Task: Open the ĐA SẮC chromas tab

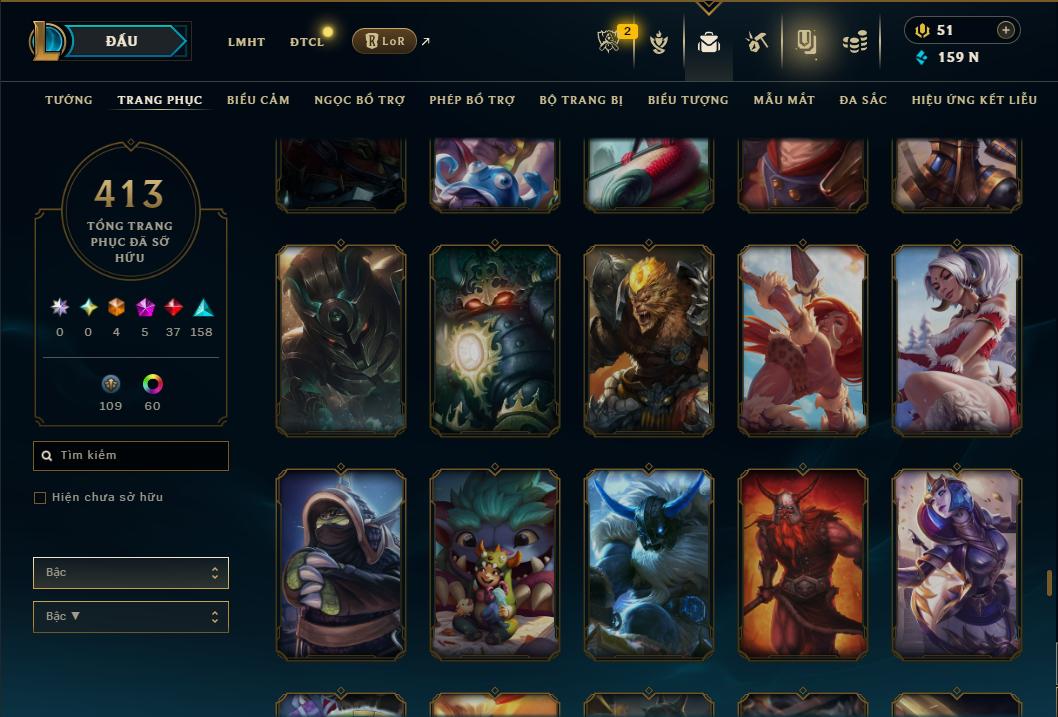Action: coord(863,100)
